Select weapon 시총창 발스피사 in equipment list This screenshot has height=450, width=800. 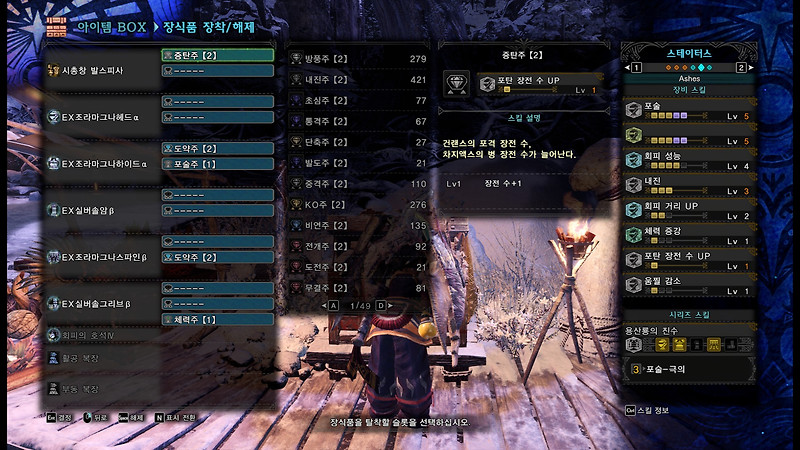pos(100,71)
